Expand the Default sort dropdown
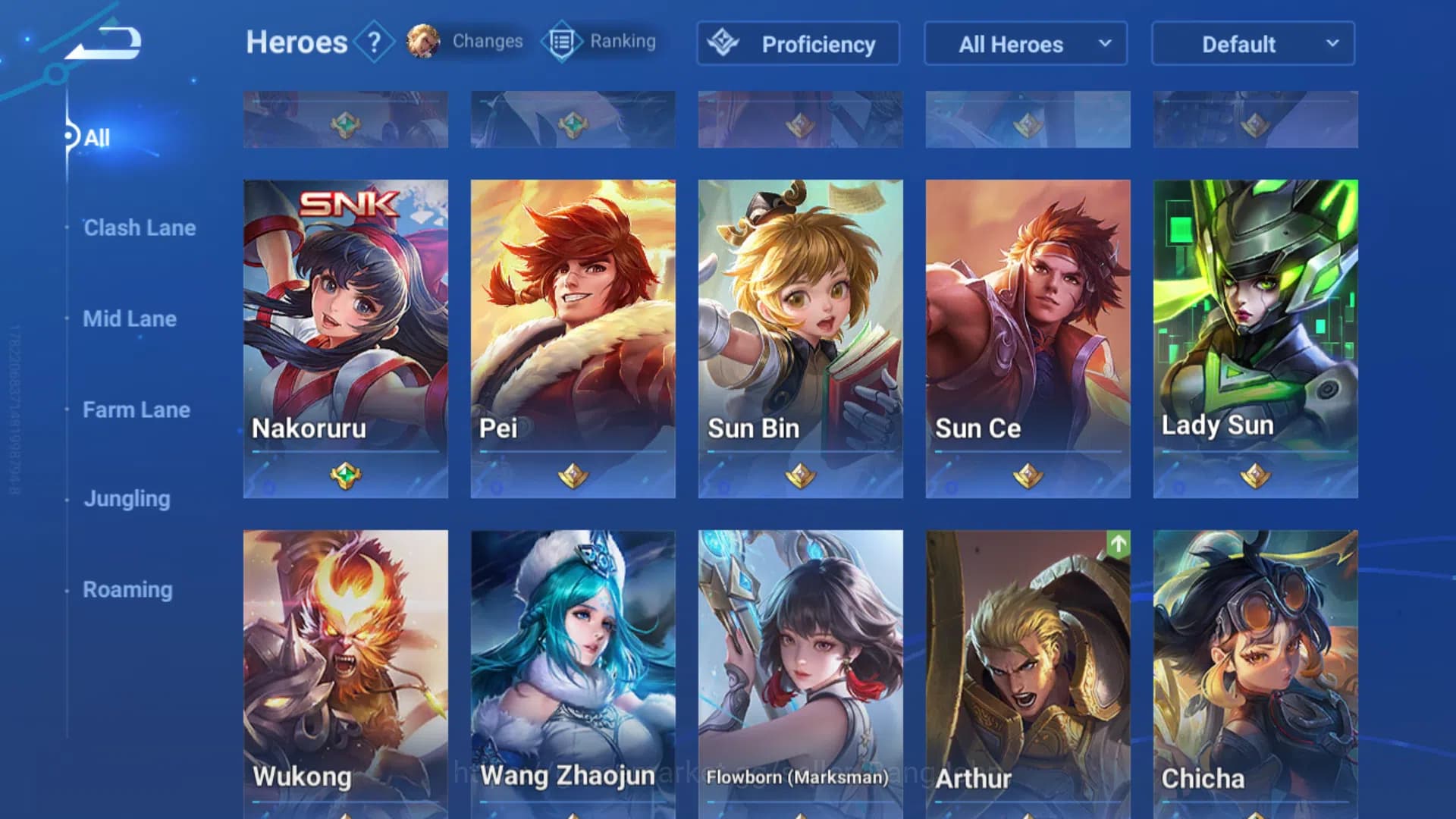This screenshot has height=819, width=1456. click(x=1252, y=44)
